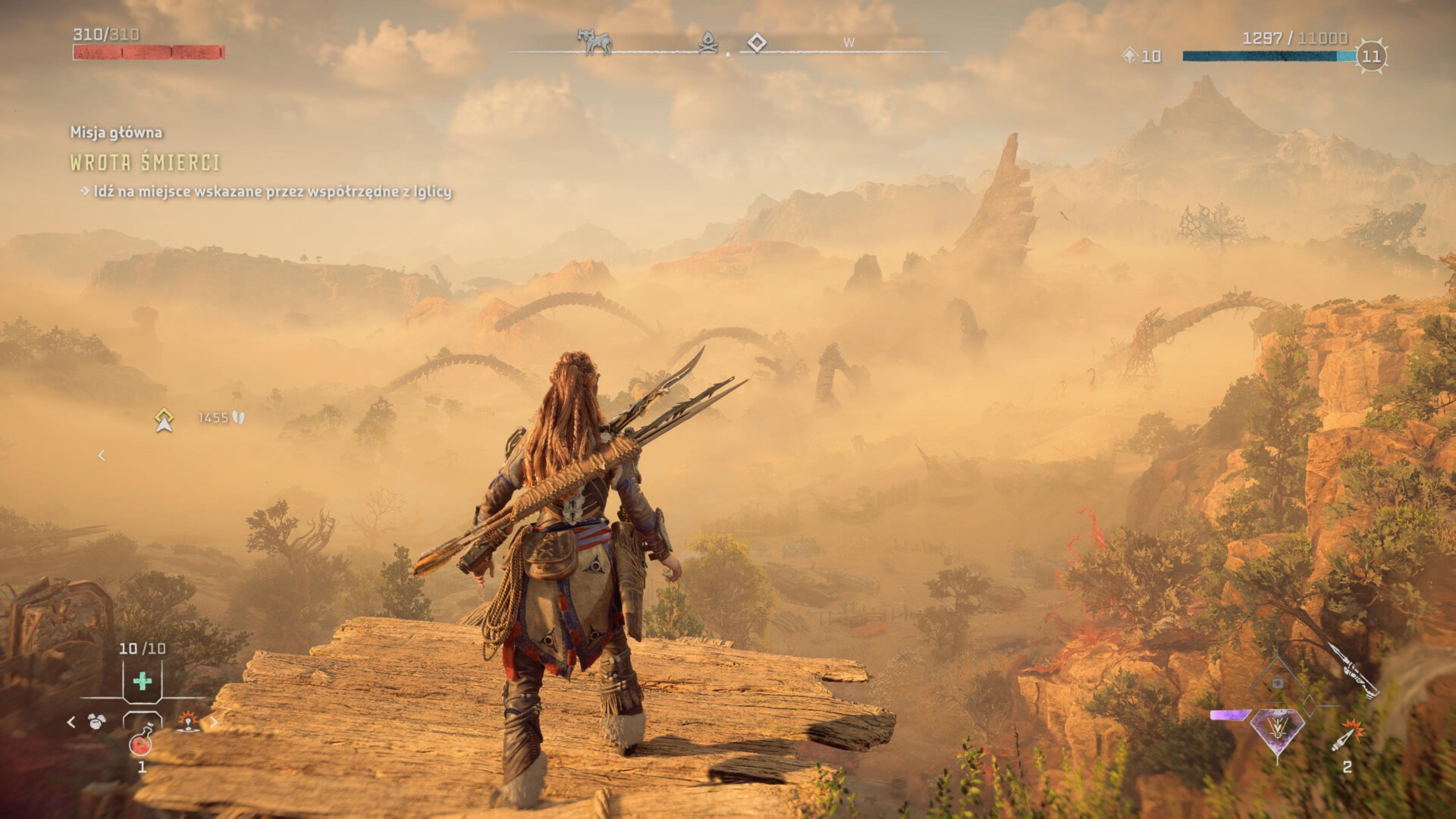Screen dimensions: 1456x819
Task: Open the level 11 badge
Action: [x=1371, y=56]
